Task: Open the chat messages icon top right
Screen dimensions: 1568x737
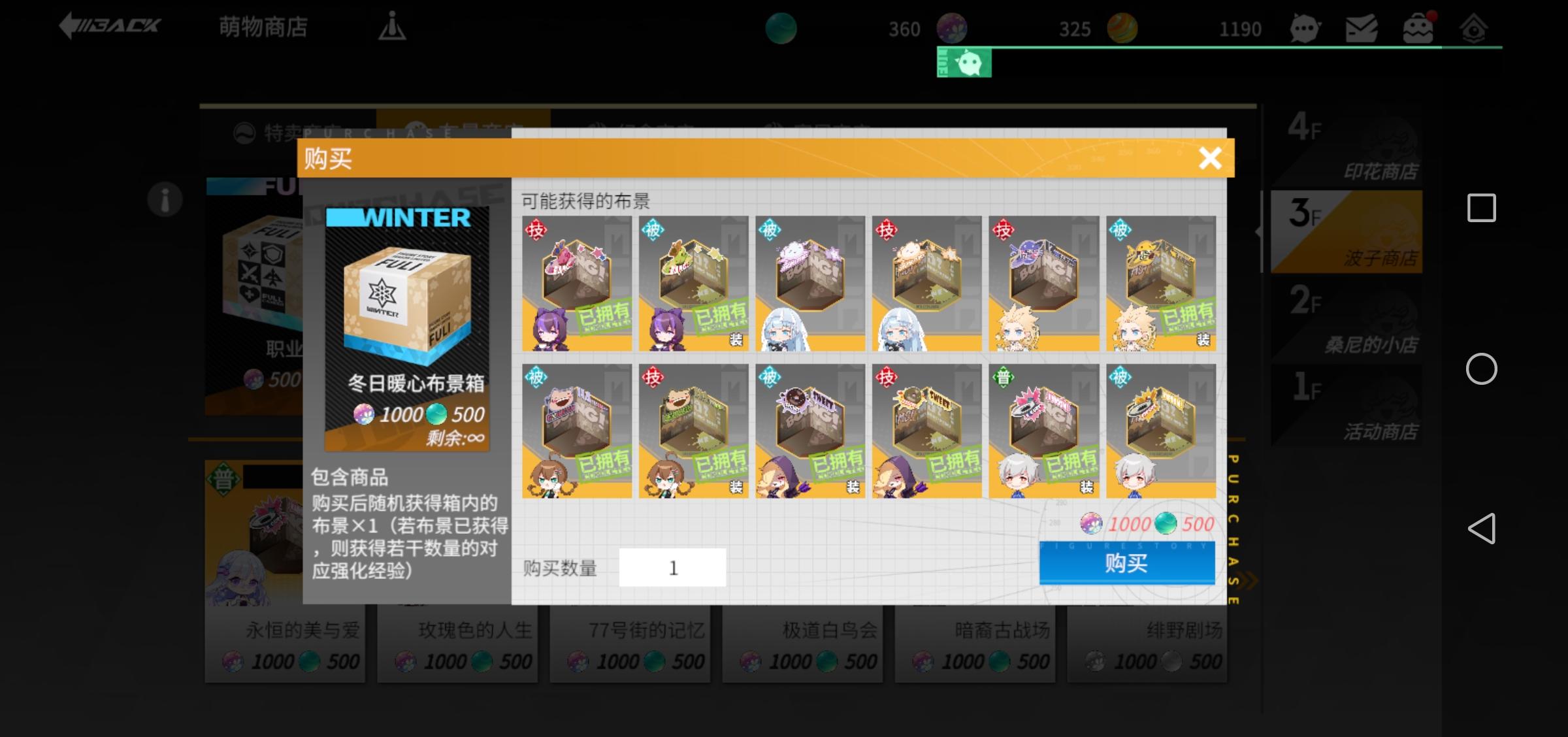Action: (1307, 27)
